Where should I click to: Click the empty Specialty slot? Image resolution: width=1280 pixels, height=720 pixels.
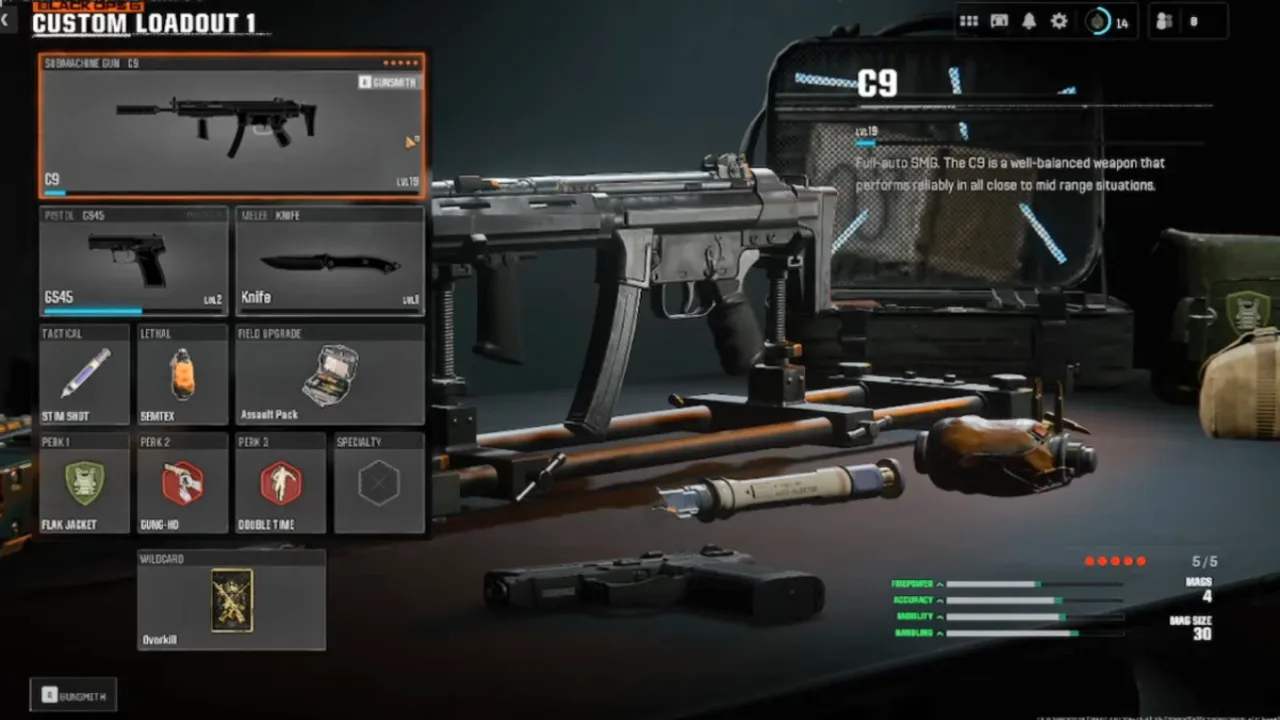coord(379,483)
